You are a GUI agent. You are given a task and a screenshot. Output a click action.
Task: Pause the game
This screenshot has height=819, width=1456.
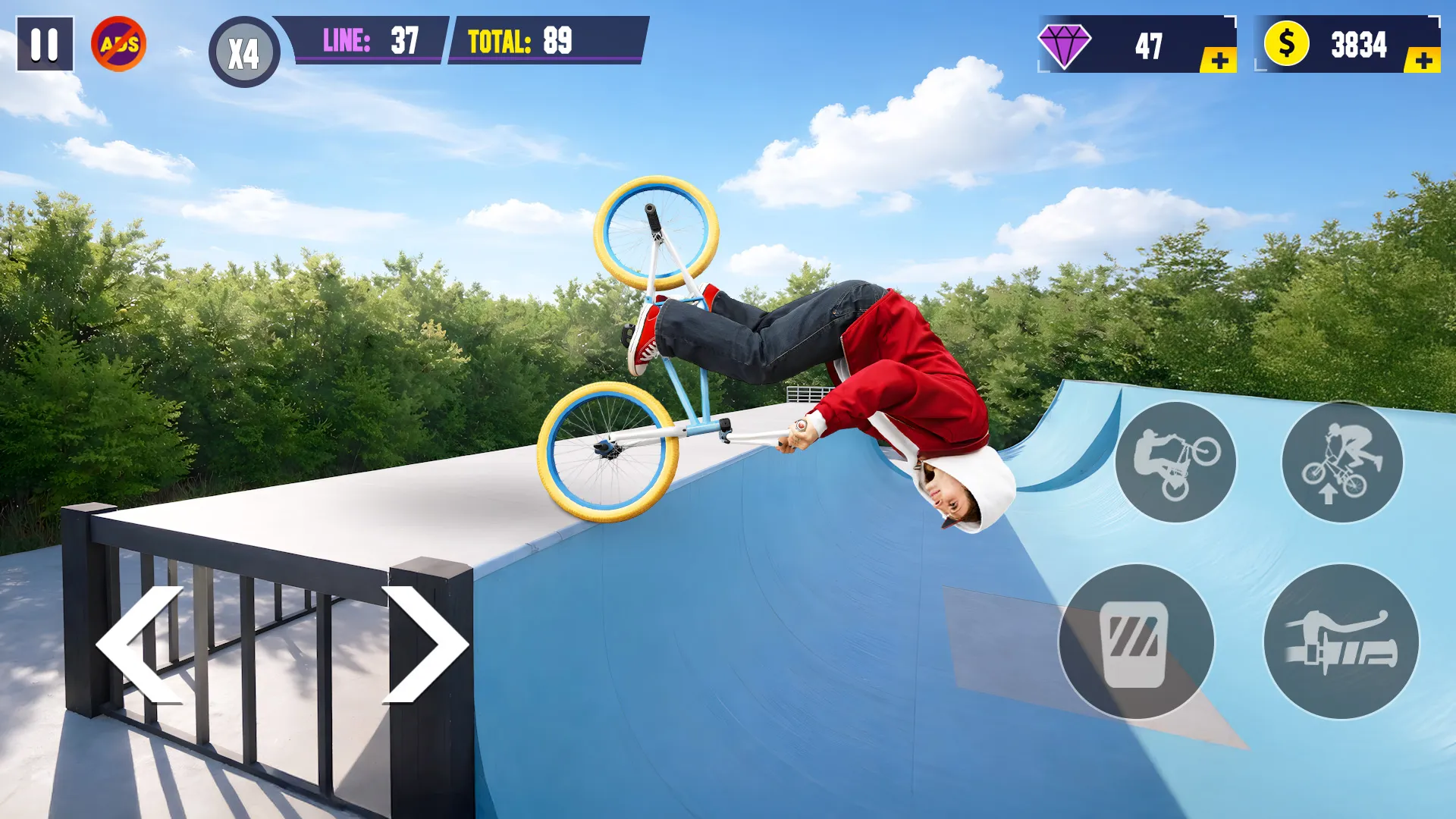[x=45, y=44]
